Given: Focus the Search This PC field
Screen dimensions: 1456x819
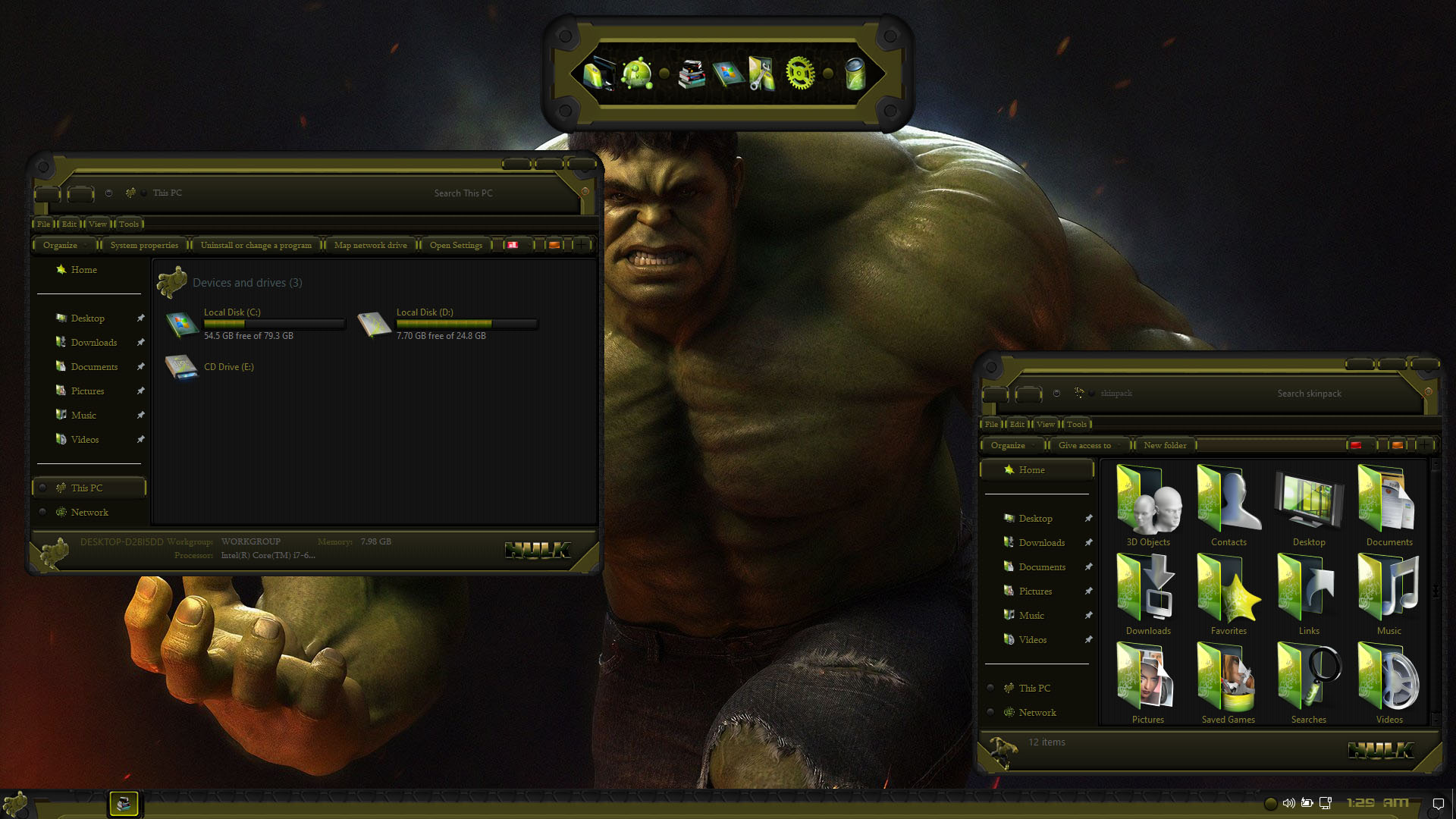Looking at the screenshot, I should [493, 193].
